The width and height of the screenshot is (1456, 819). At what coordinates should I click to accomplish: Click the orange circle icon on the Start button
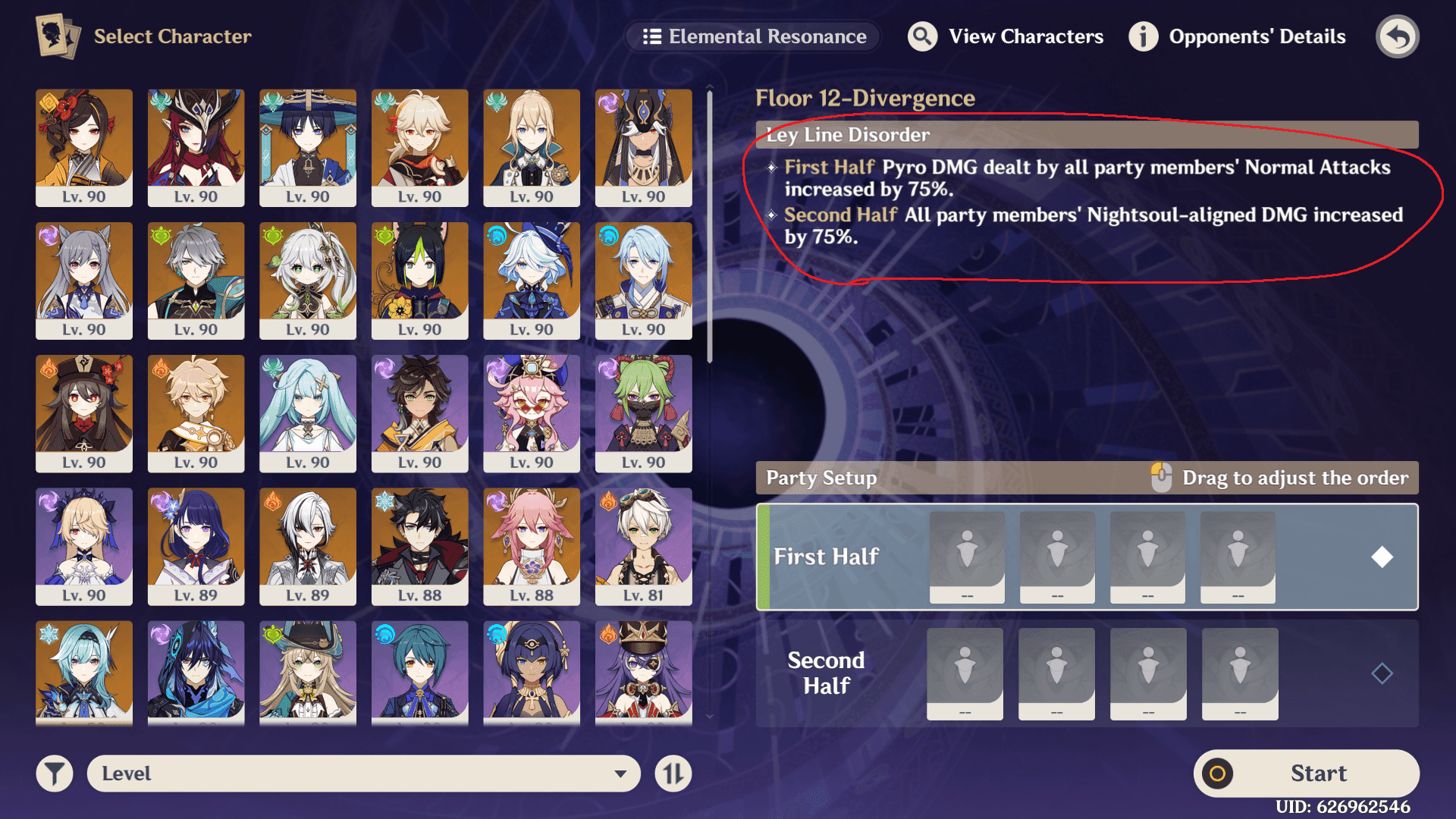[x=1219, y=773]
